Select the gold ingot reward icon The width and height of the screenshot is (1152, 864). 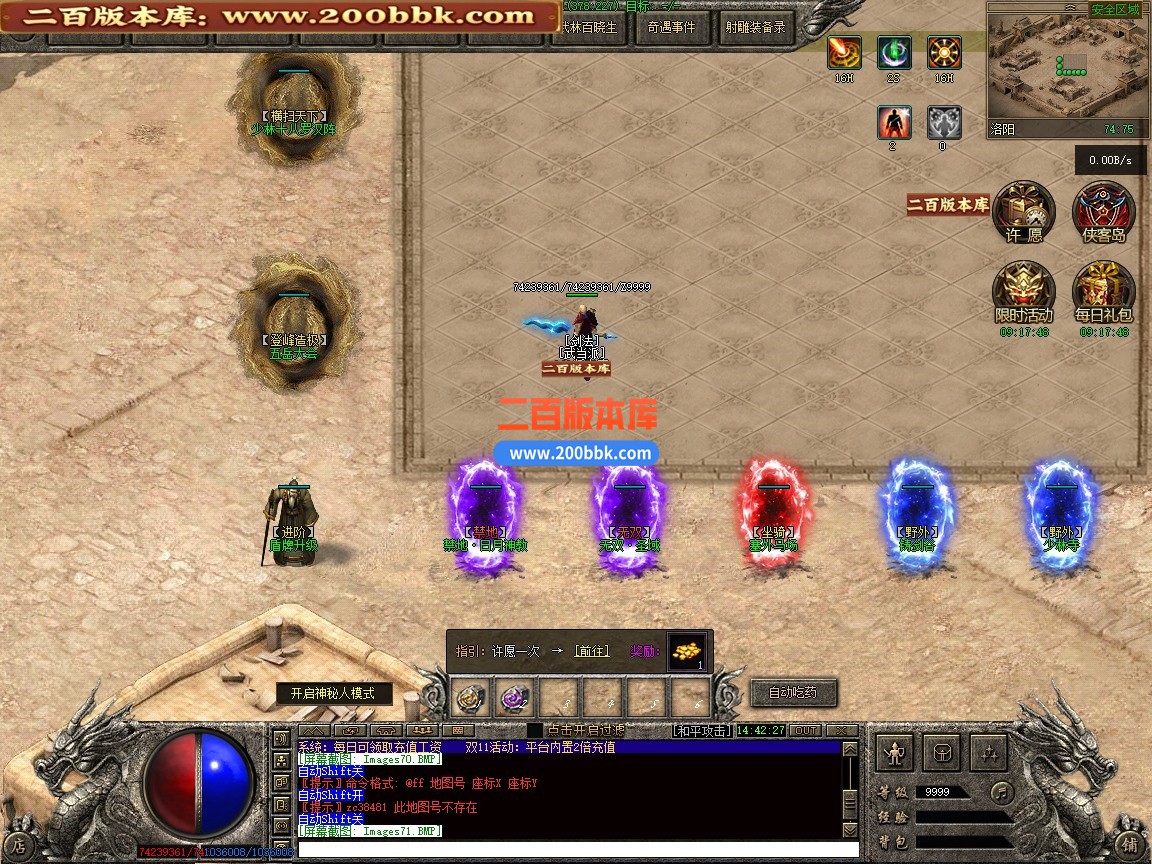pyautogui.click(x=686, y=650)
